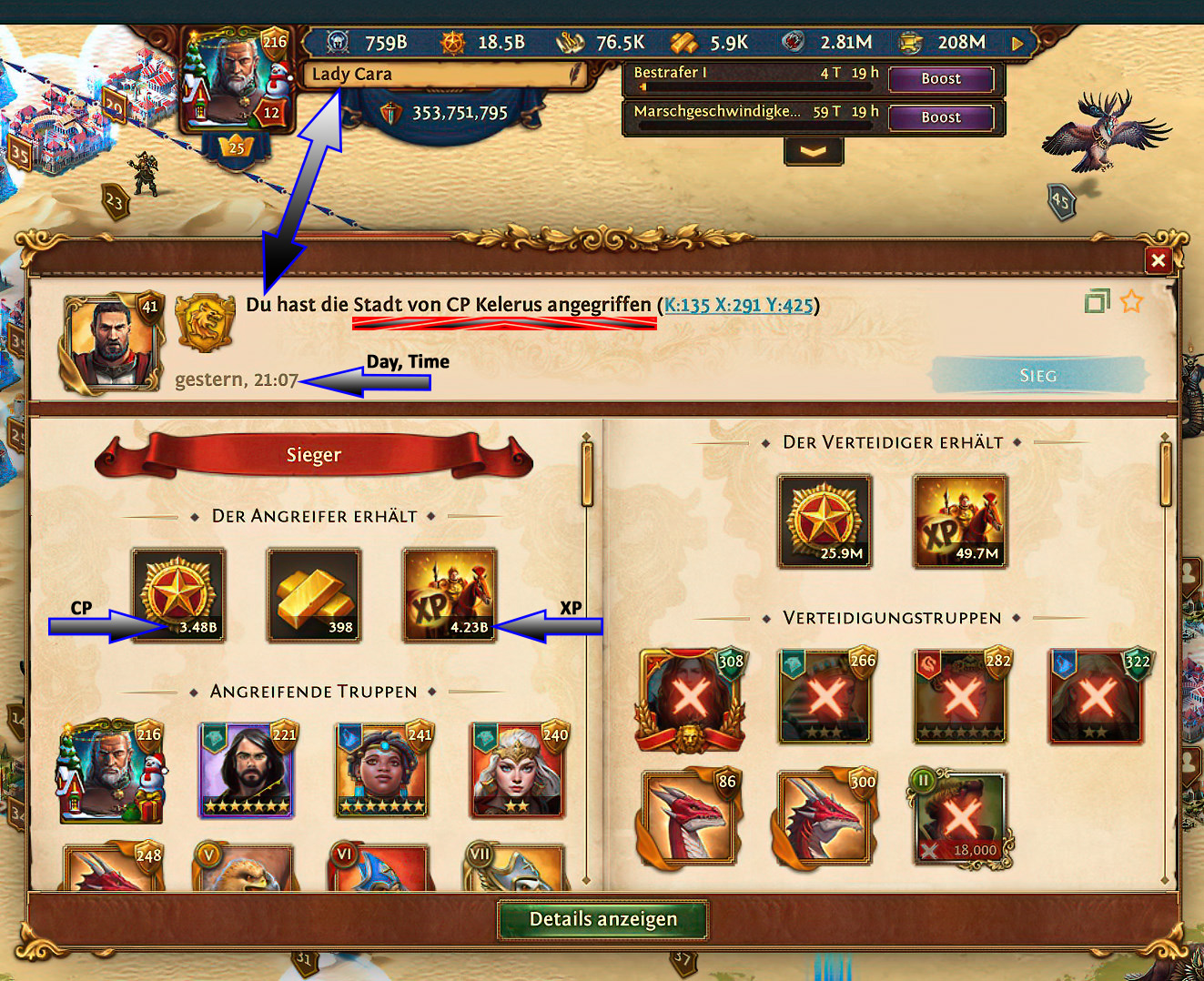Click the resource bar's right arrow
Screen dimensions: 1204x981
pos(1017,43)
